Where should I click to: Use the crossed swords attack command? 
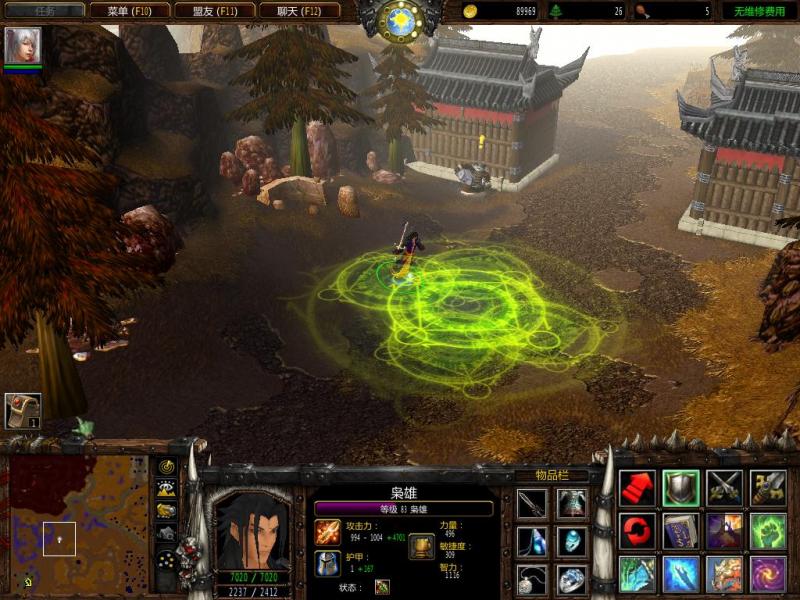coord(725,488)
